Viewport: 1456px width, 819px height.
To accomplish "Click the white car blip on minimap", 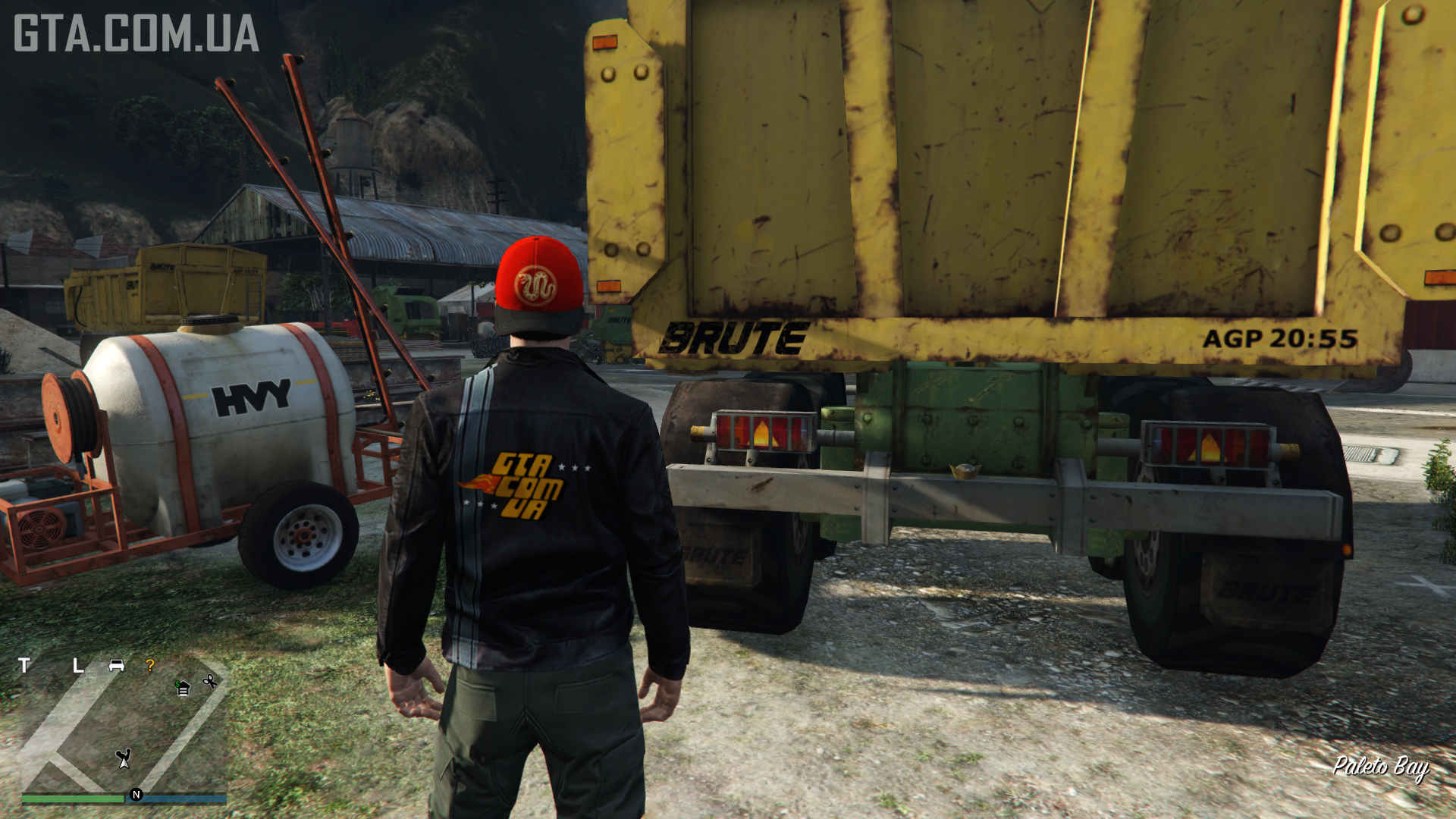I will (116, 665).
